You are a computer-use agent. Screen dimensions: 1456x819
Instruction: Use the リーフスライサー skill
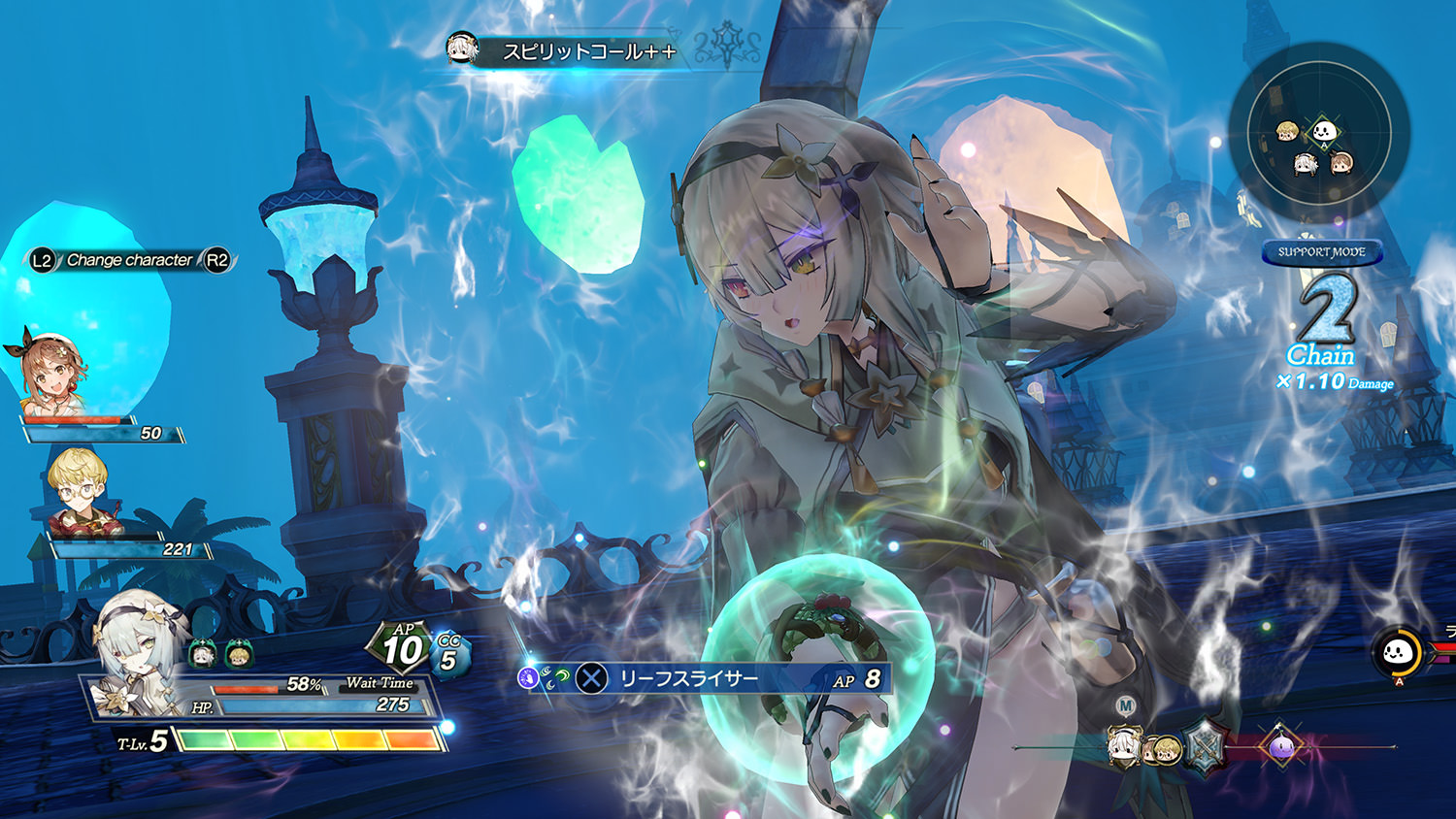tap(688, 678)
